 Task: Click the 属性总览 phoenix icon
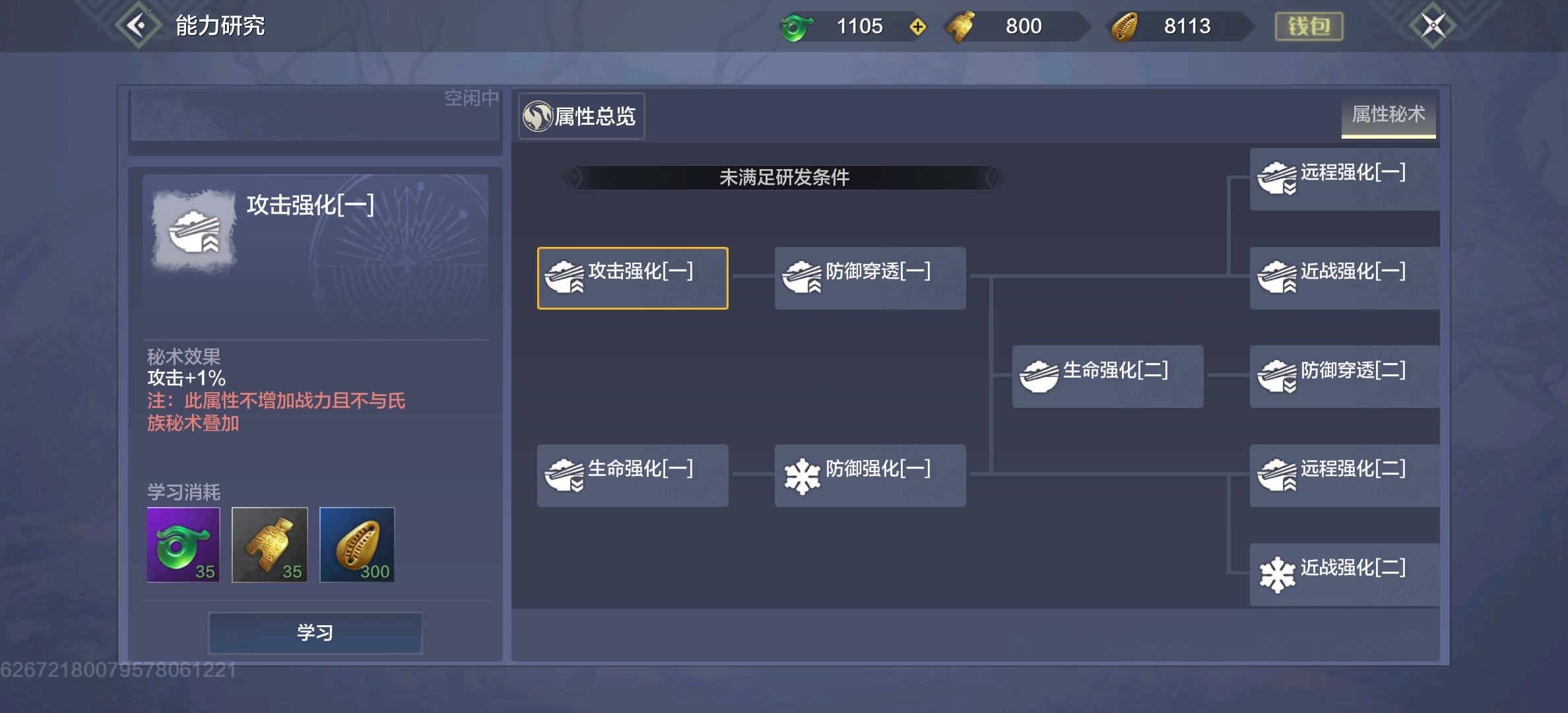coord(538,116)
